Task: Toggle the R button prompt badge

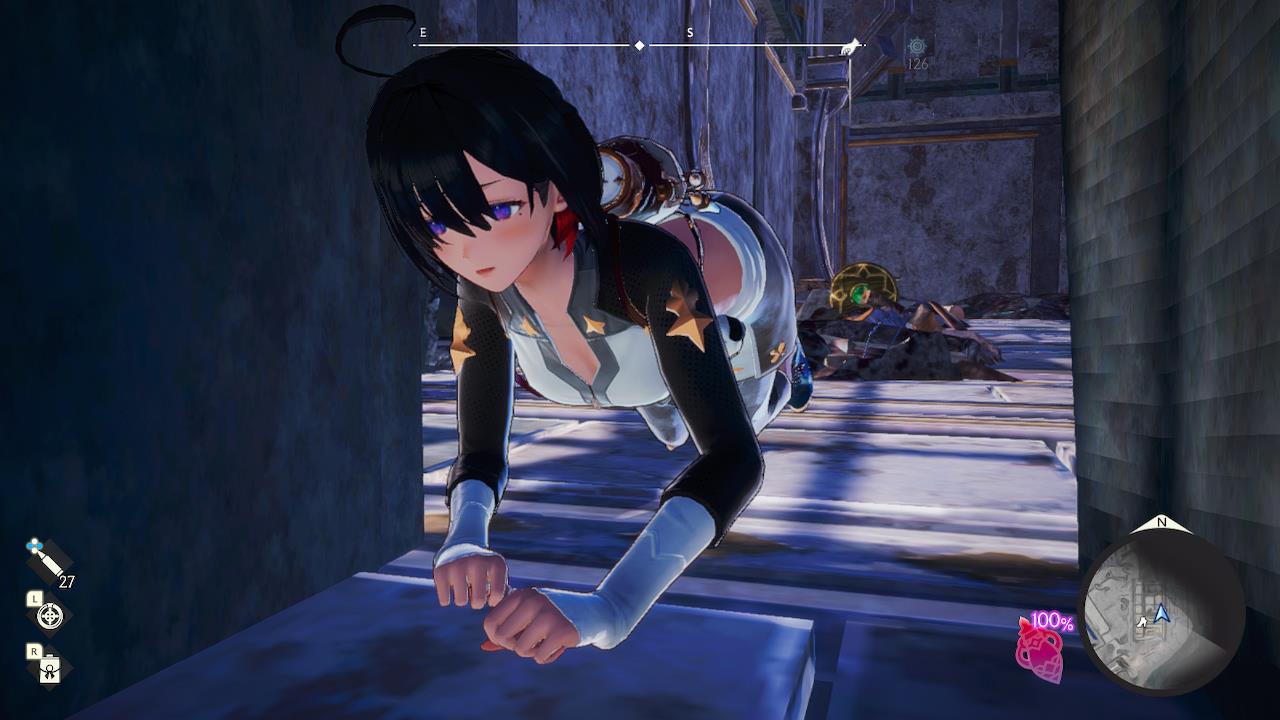Action: pyautogui.click(x=33, y=650)
